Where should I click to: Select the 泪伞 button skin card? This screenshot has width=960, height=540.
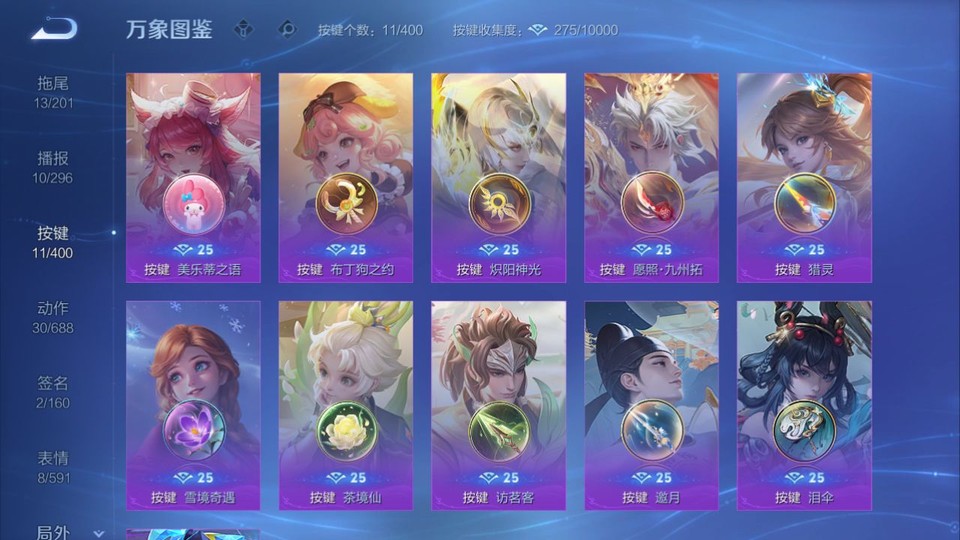804,405
